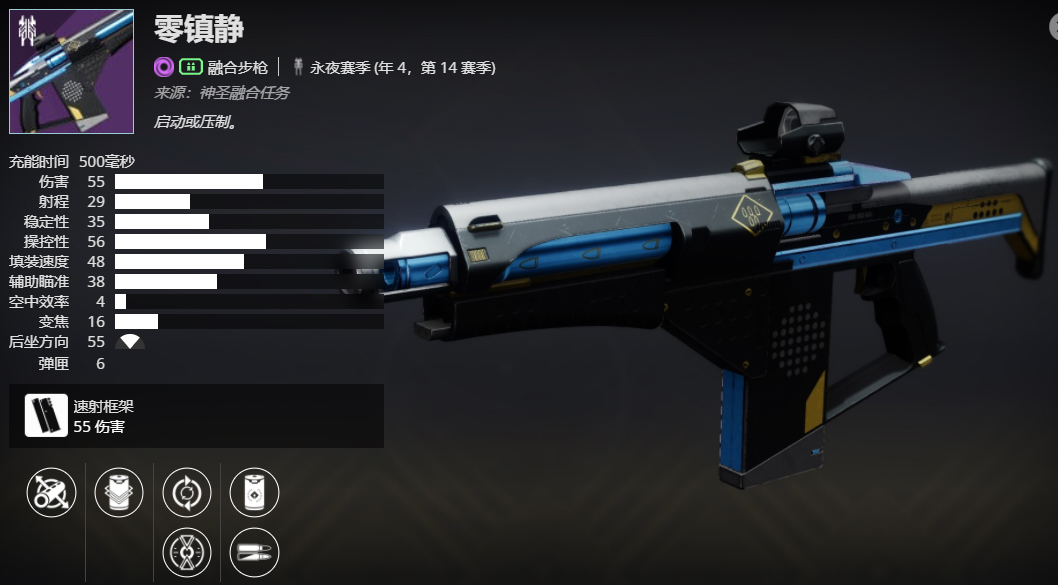This screenshot has height=585, width=1058.
Task: Choose the hourglass-in-circle trait perk
Action: pos(187,553)
